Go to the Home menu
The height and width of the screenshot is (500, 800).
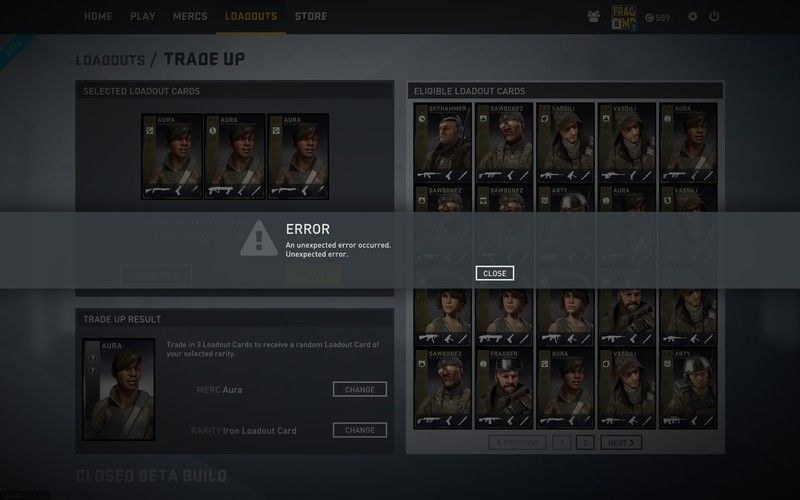98,17
